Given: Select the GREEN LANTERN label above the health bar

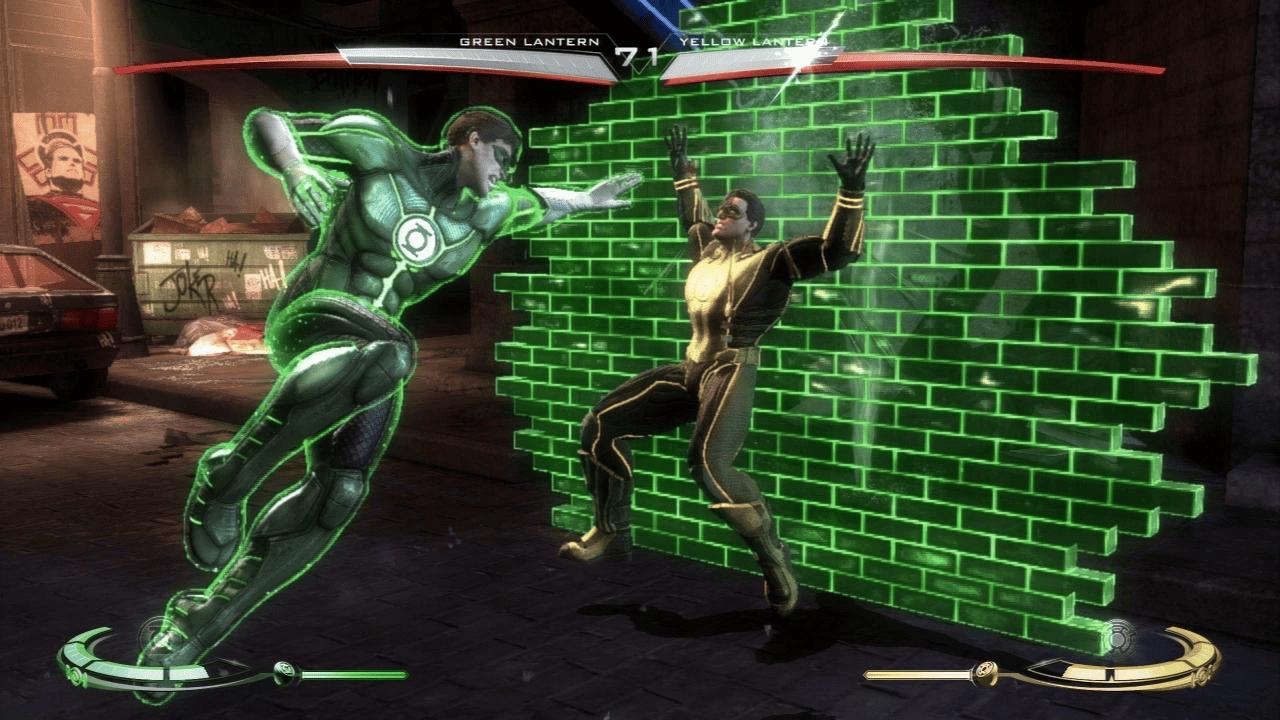Looking at the screenshot, I should [x=529, y=43].
